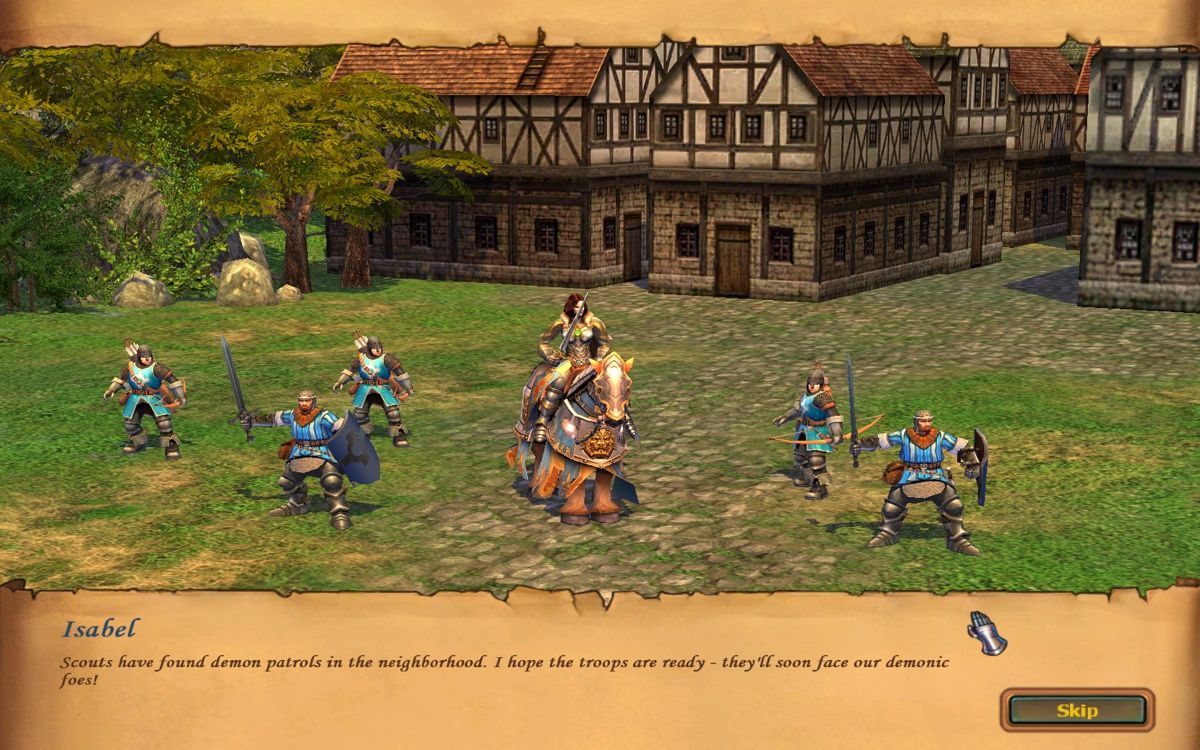Skip the cutscene dialogue

click(1077, 710)
